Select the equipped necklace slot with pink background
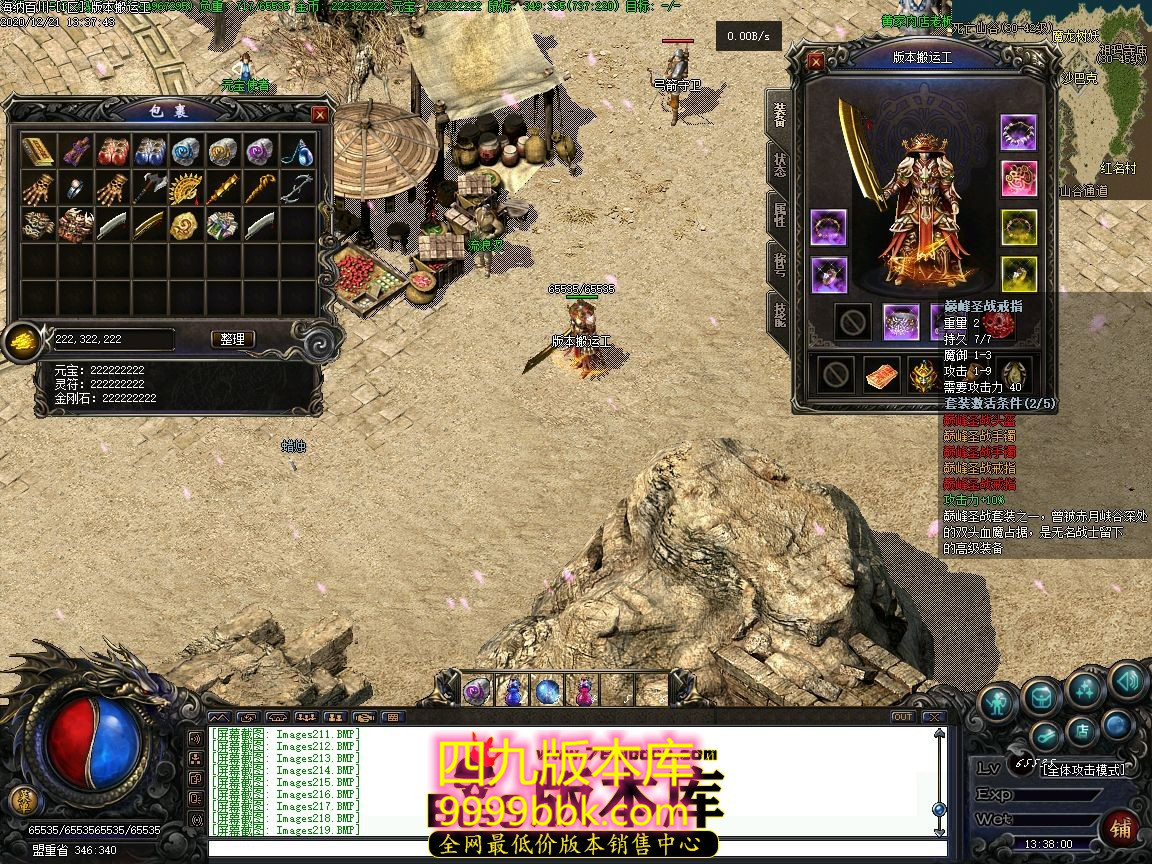Screen dimensions: 1152x864 [1019, 180]
